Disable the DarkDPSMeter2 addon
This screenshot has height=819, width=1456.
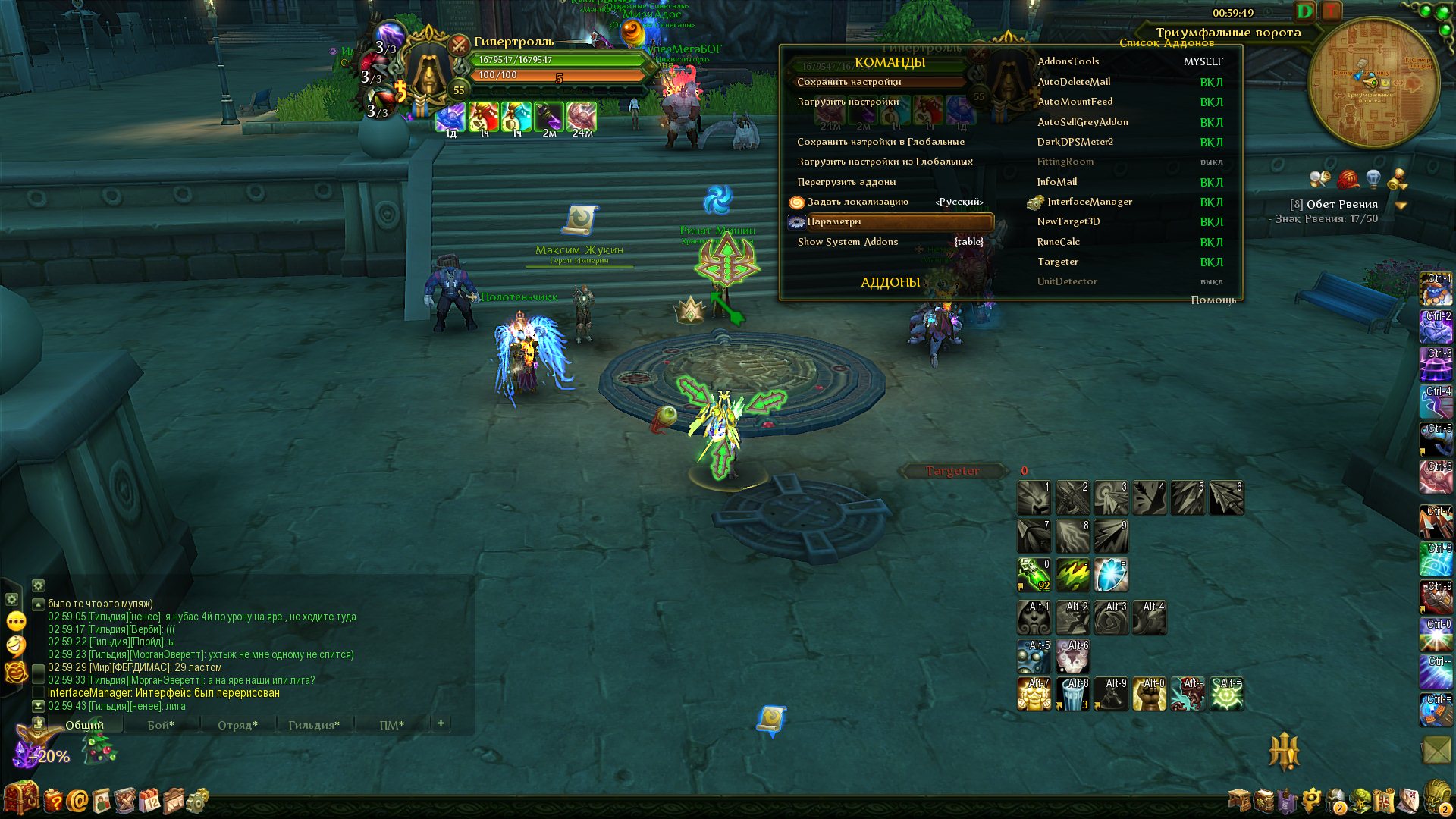[1211, 142]
